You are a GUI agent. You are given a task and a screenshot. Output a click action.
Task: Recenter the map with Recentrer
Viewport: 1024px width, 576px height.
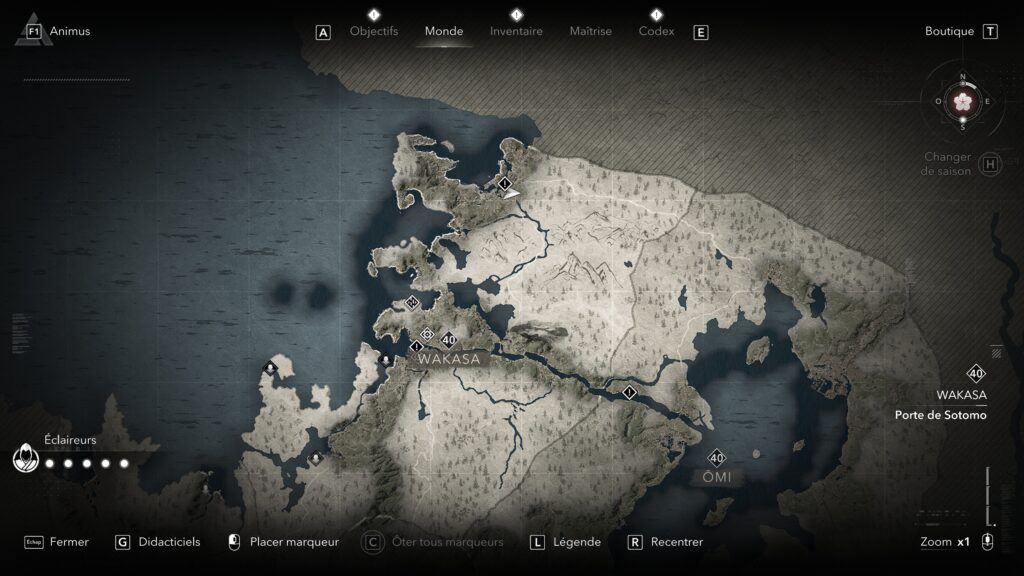(x=676, y=542)
